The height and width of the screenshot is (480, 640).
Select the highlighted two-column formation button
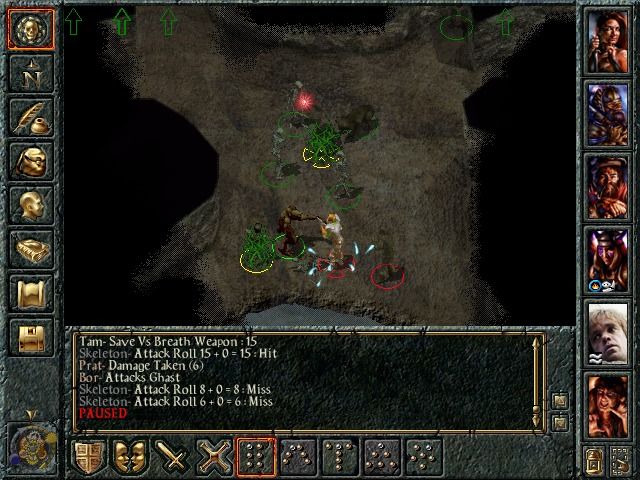[256, 458]
